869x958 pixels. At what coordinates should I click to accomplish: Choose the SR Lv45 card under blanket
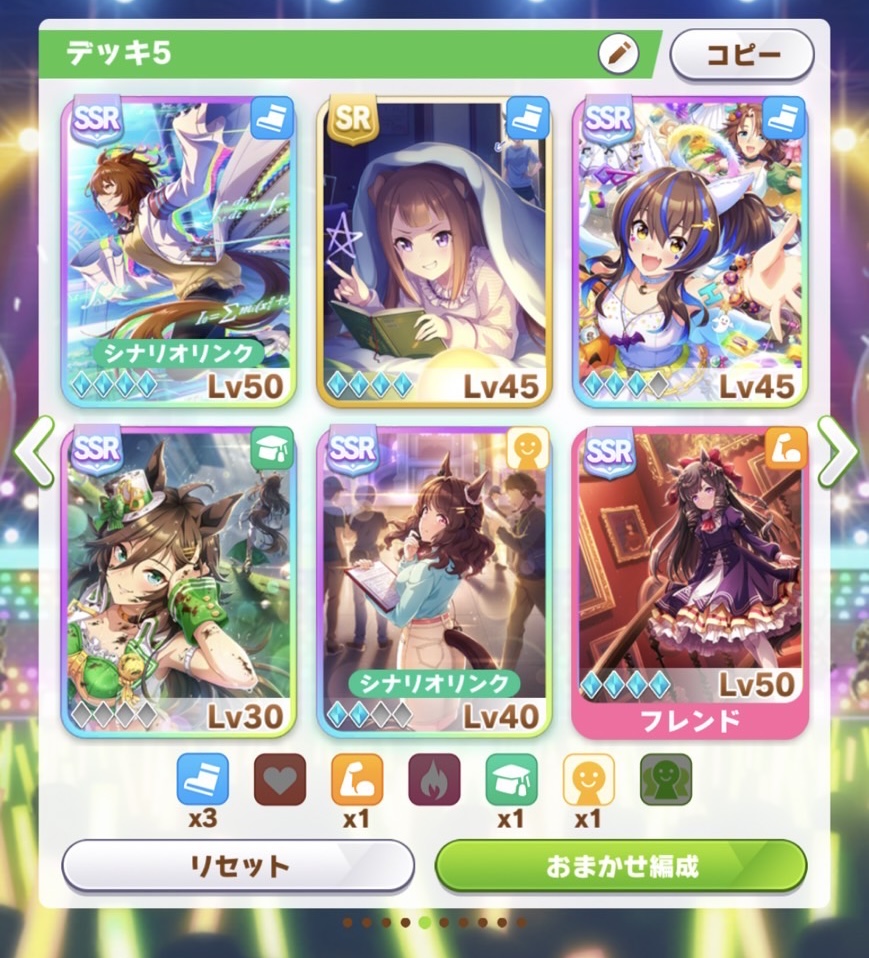[x=434, y=250]
